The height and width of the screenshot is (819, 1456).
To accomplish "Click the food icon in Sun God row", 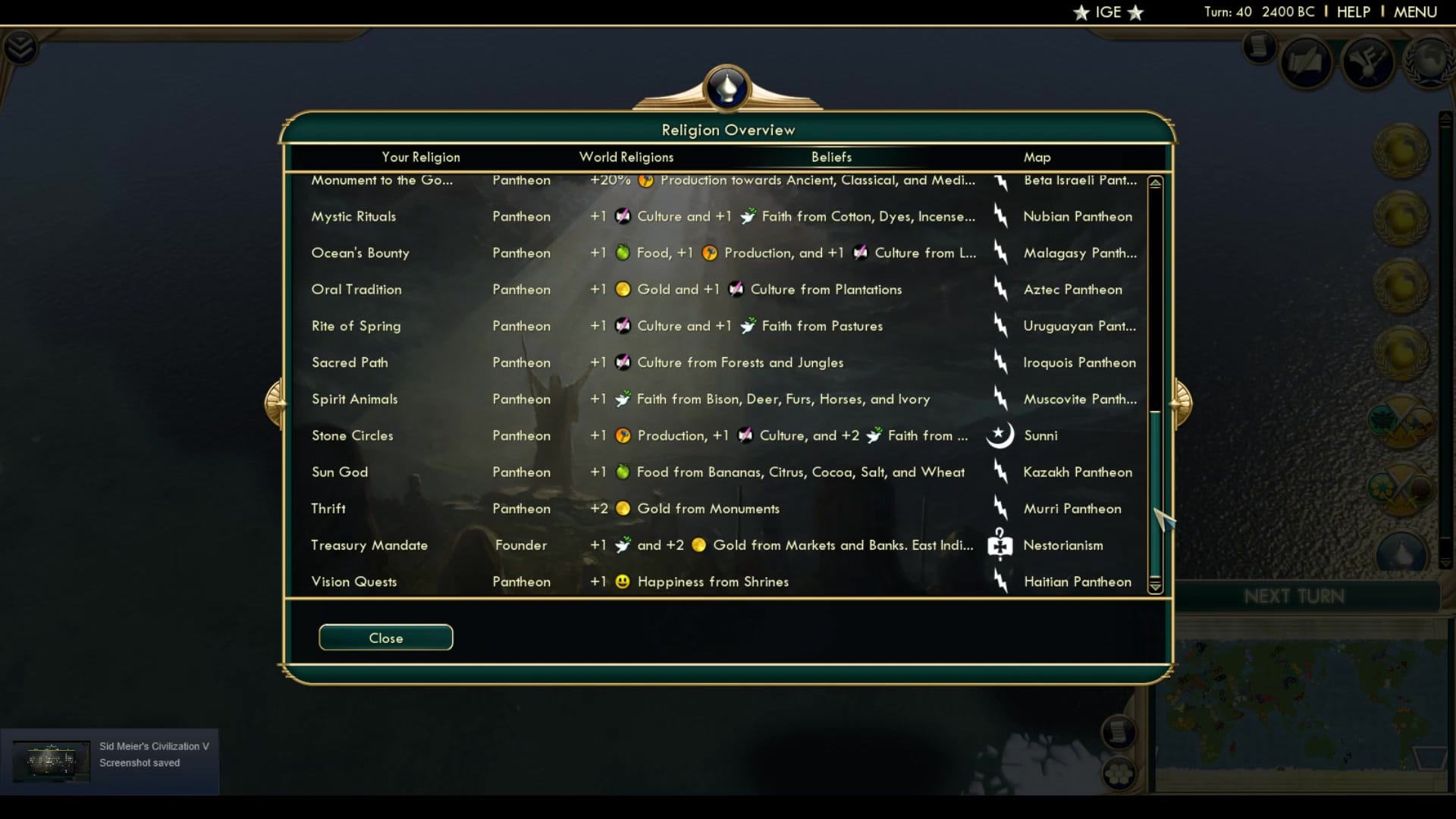I will pos(622,472).
